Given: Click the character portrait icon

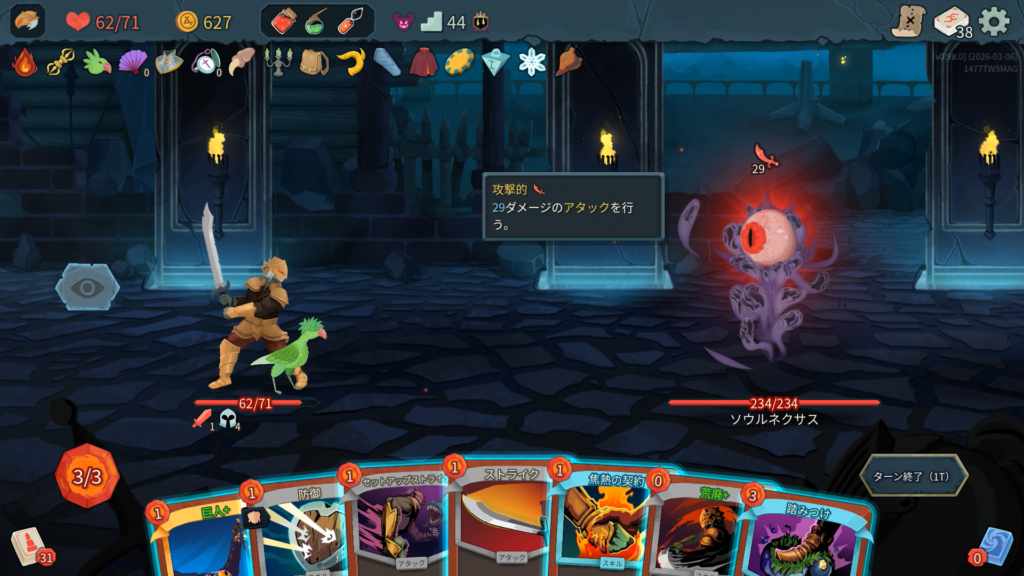Looking at the screenshot, I should click(28, 21).
